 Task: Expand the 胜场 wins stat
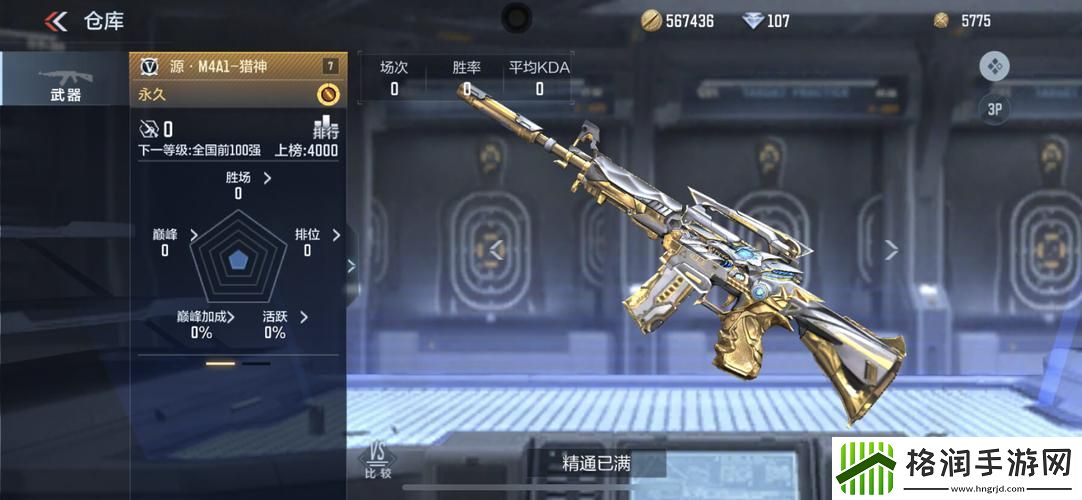267,178
